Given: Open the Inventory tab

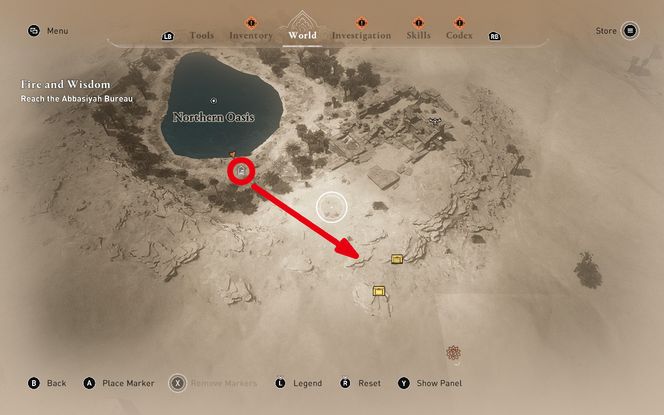Looking at the screenshot, I should pos(250,35).
